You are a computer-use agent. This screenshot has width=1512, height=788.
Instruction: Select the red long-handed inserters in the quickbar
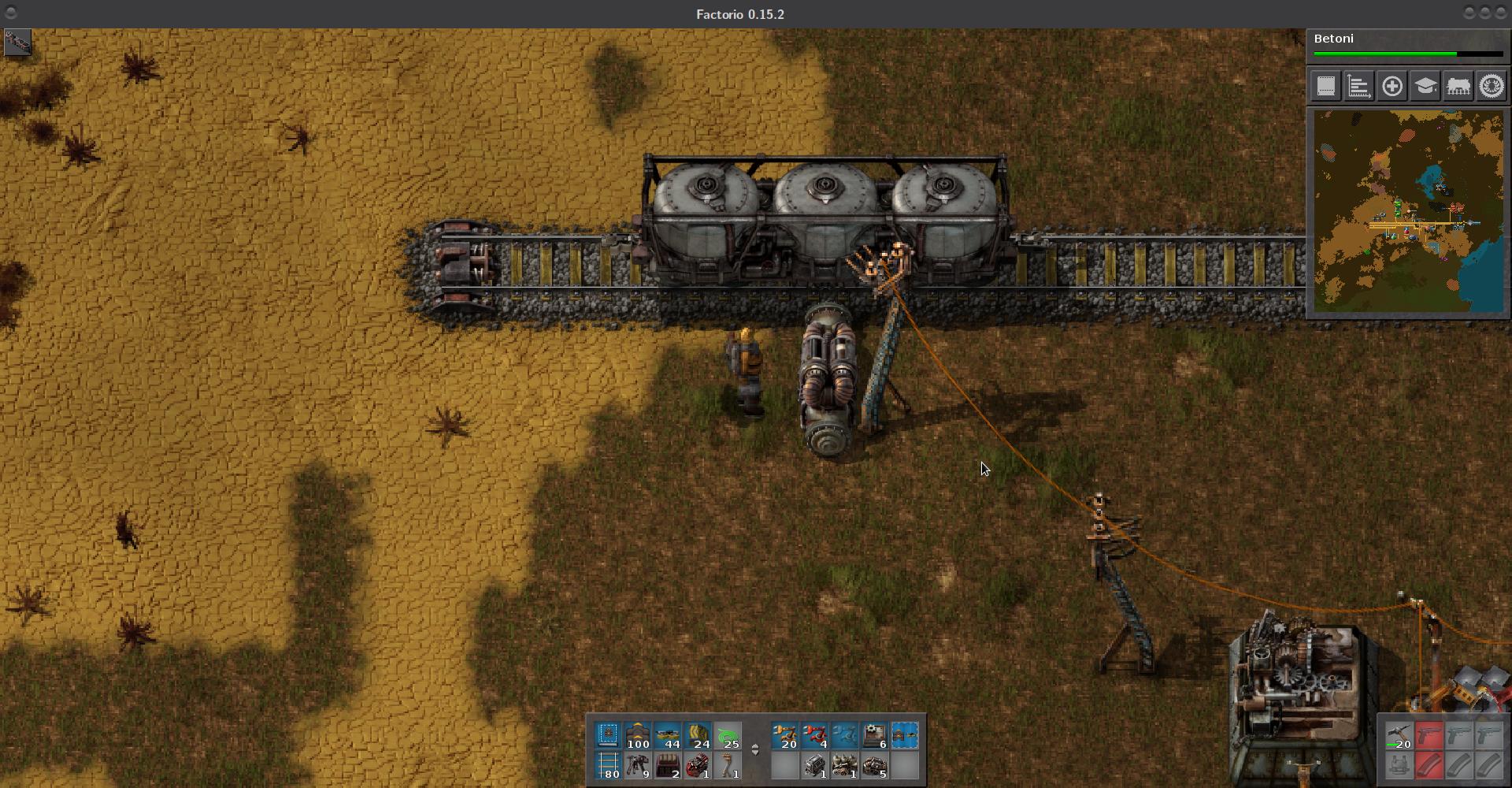coord(815,735)
